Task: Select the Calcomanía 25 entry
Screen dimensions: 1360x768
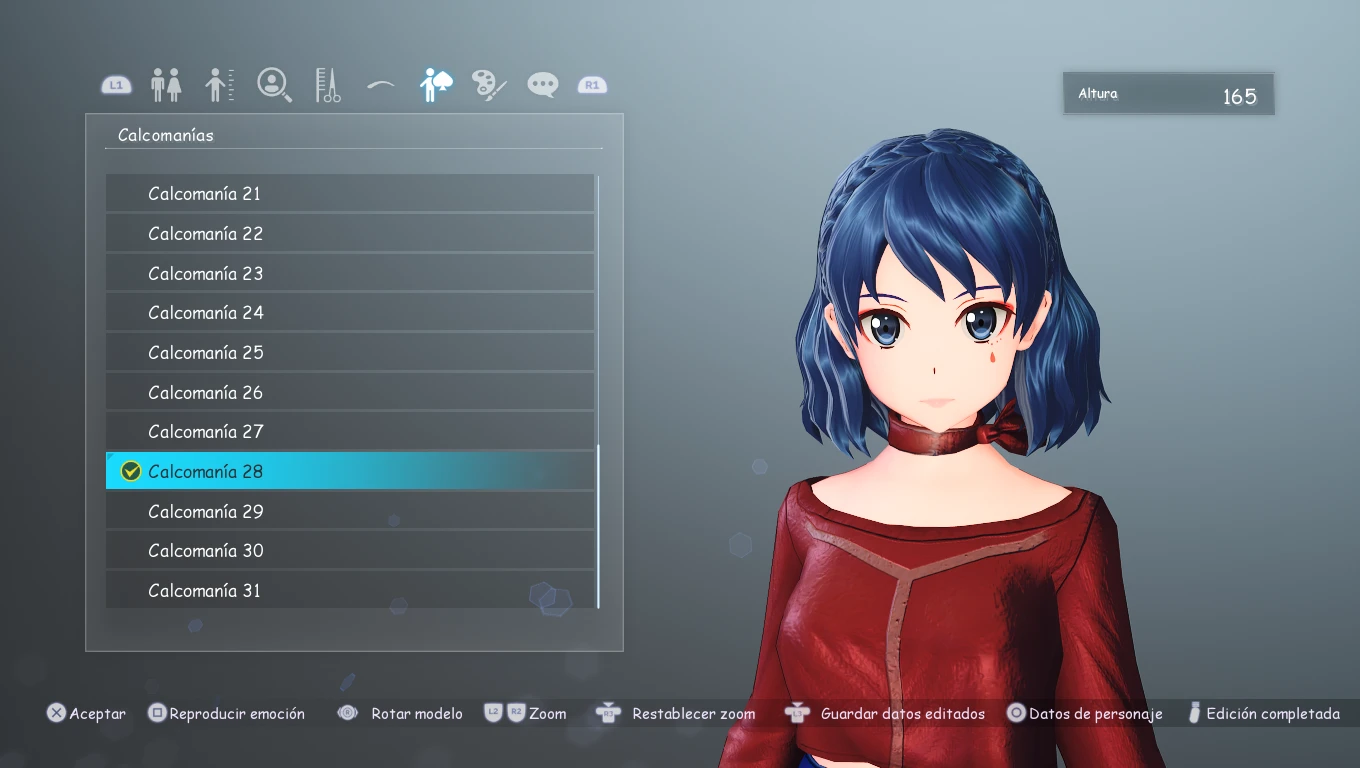Action: pyautogui.click(x=350, y=352)
